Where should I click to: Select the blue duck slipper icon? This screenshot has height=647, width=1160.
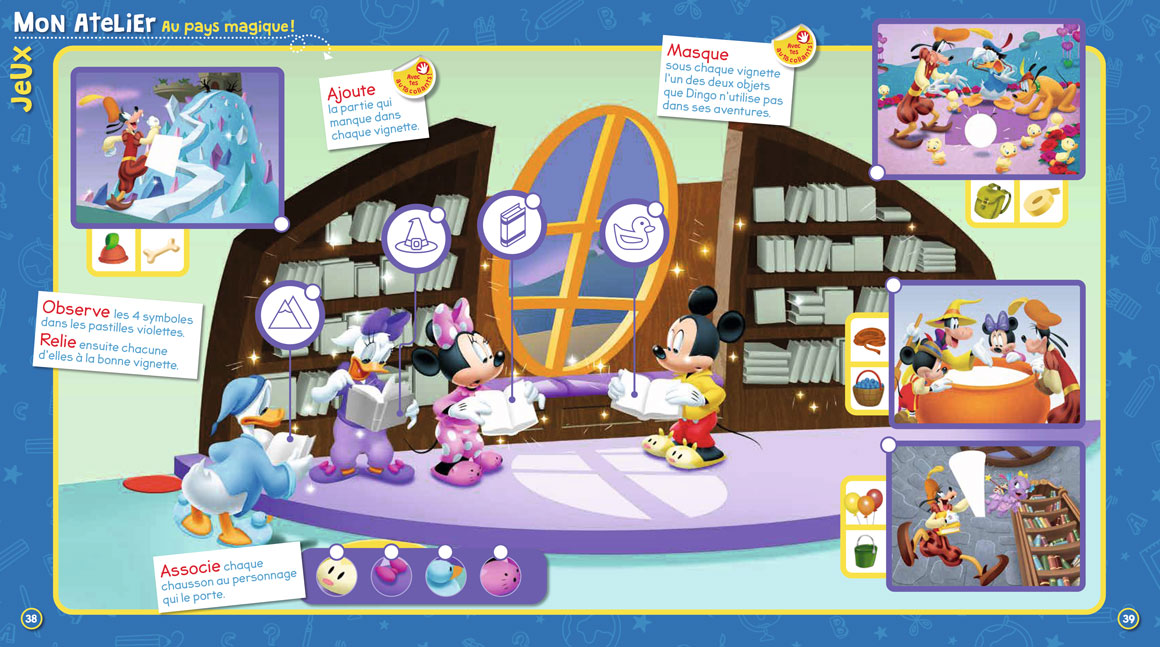(x=445, y=575)
